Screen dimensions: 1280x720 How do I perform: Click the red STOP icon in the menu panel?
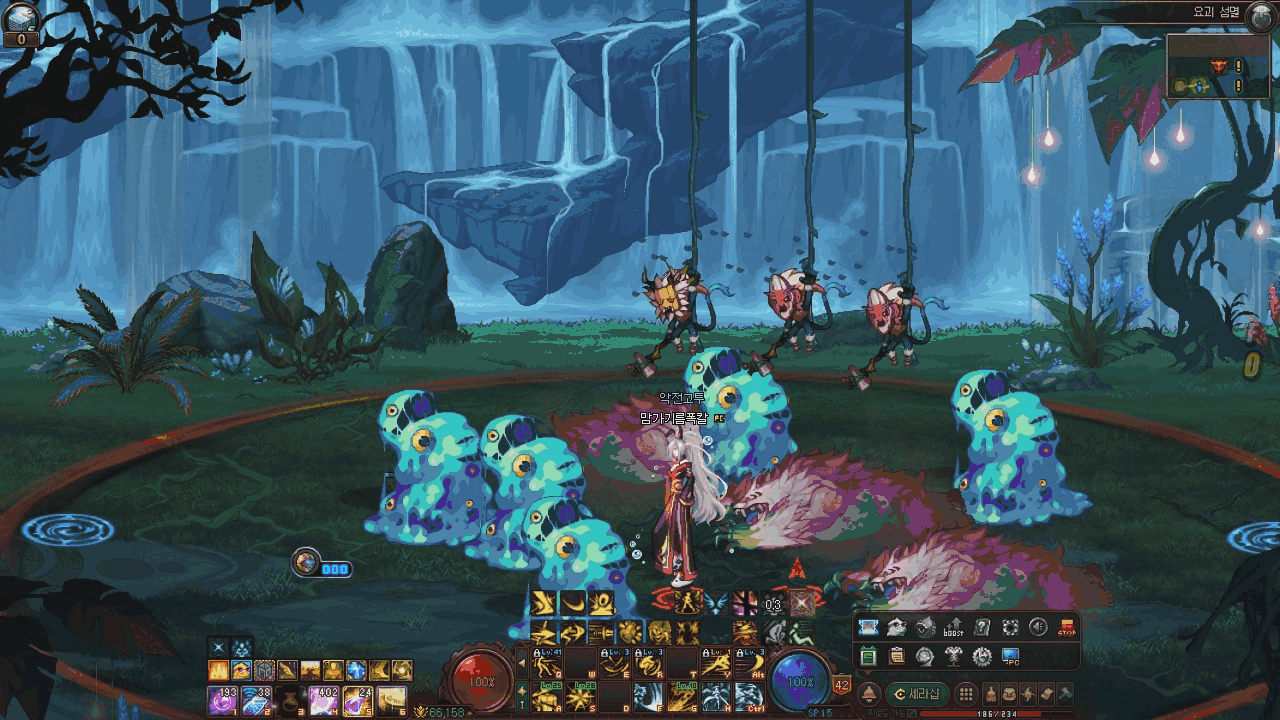pyautogui.click(x=1067, y=628)
